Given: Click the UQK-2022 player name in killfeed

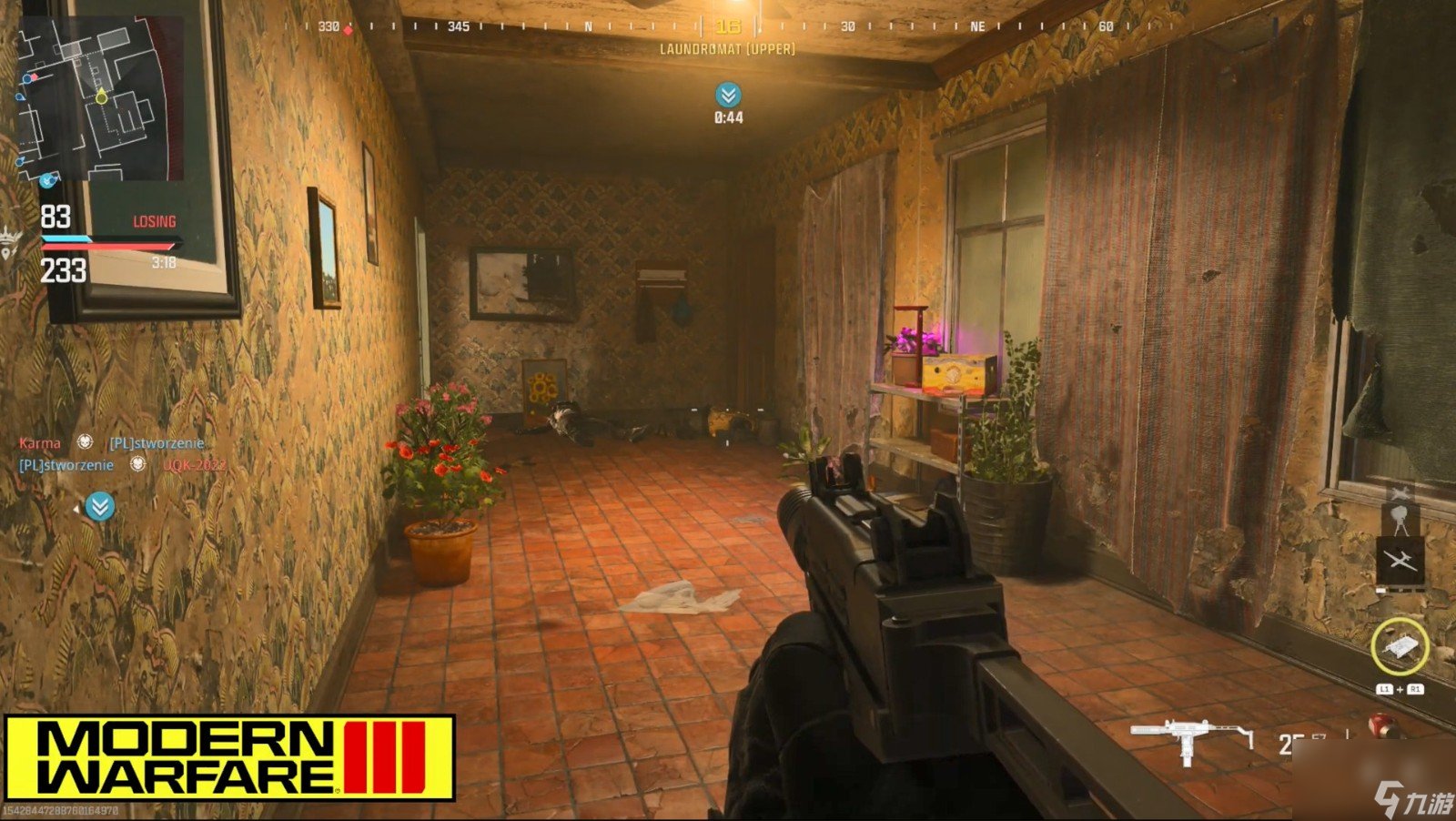Looking at the screenshot, I should [x=195, y=466].
